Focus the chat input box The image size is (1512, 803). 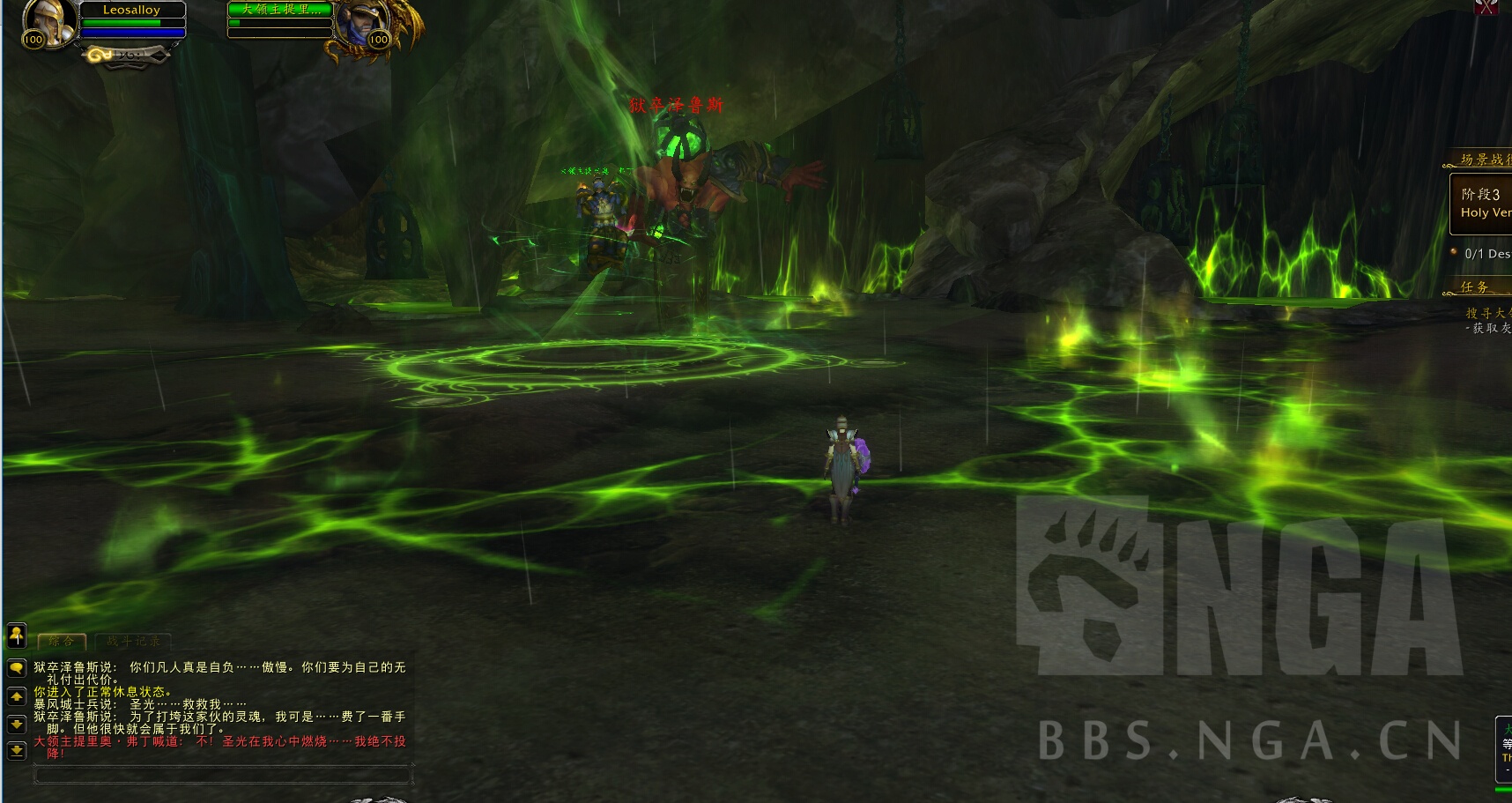pyautogui.click(x=222, y=774)
